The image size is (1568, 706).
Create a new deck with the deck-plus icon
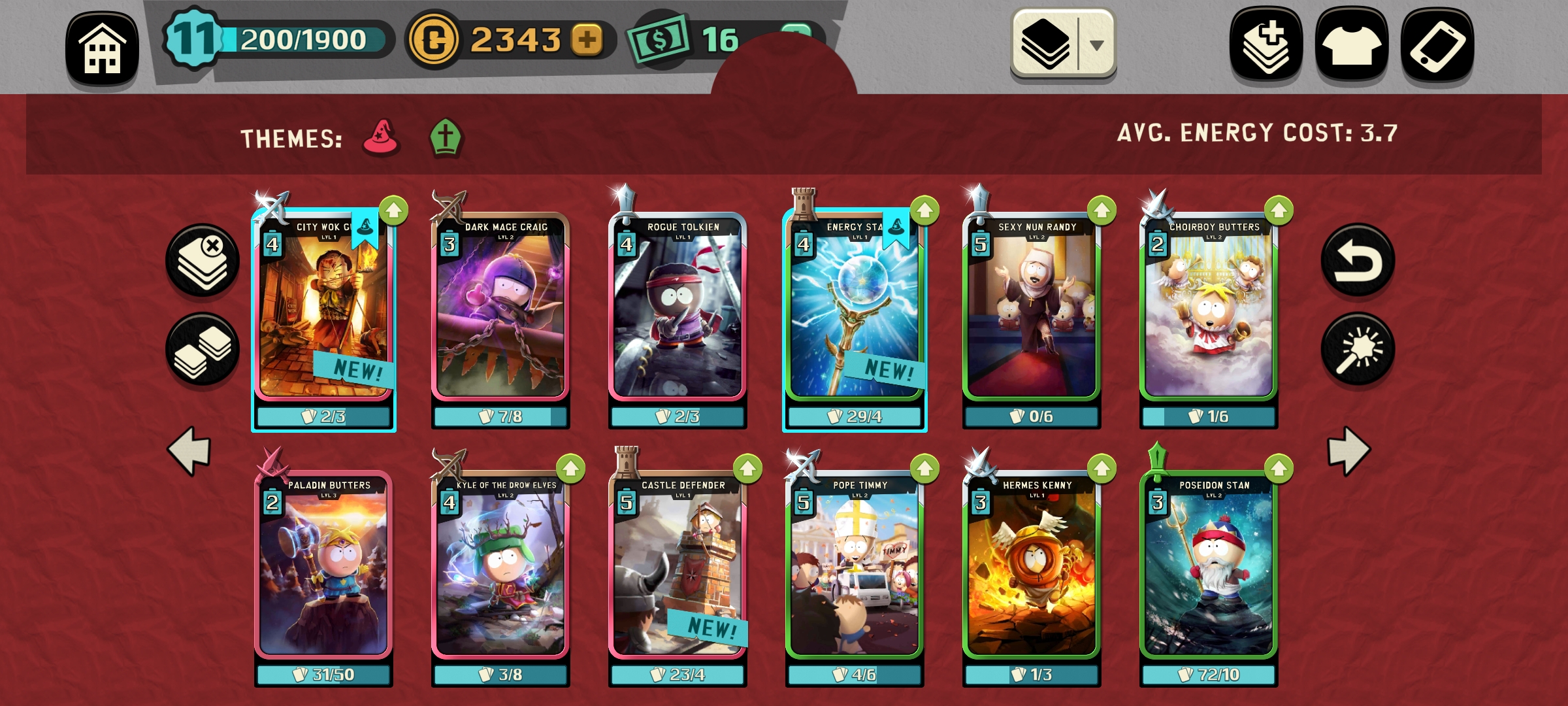click(1266, 44)
